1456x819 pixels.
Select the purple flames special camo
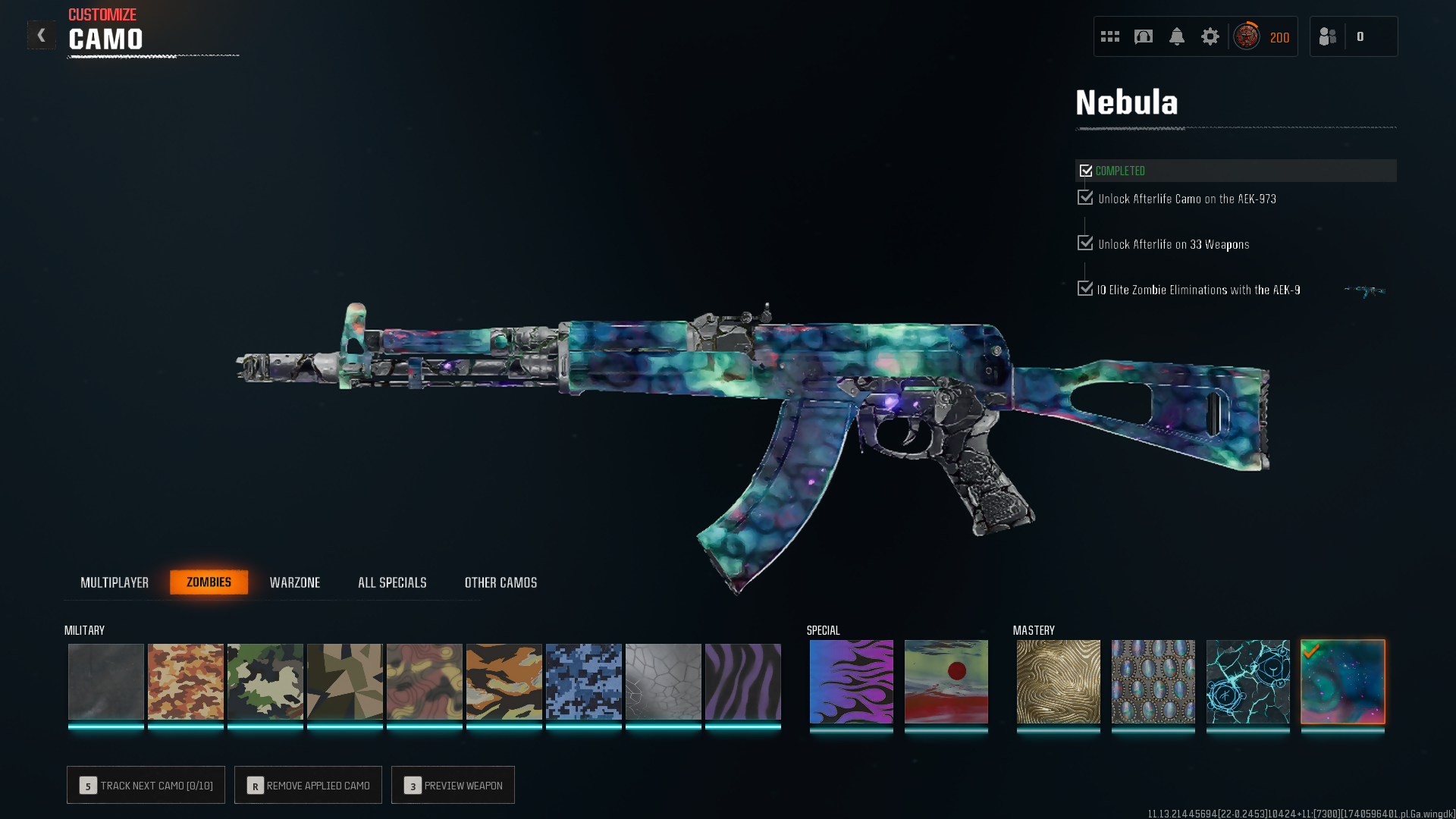tap(852, 681)
